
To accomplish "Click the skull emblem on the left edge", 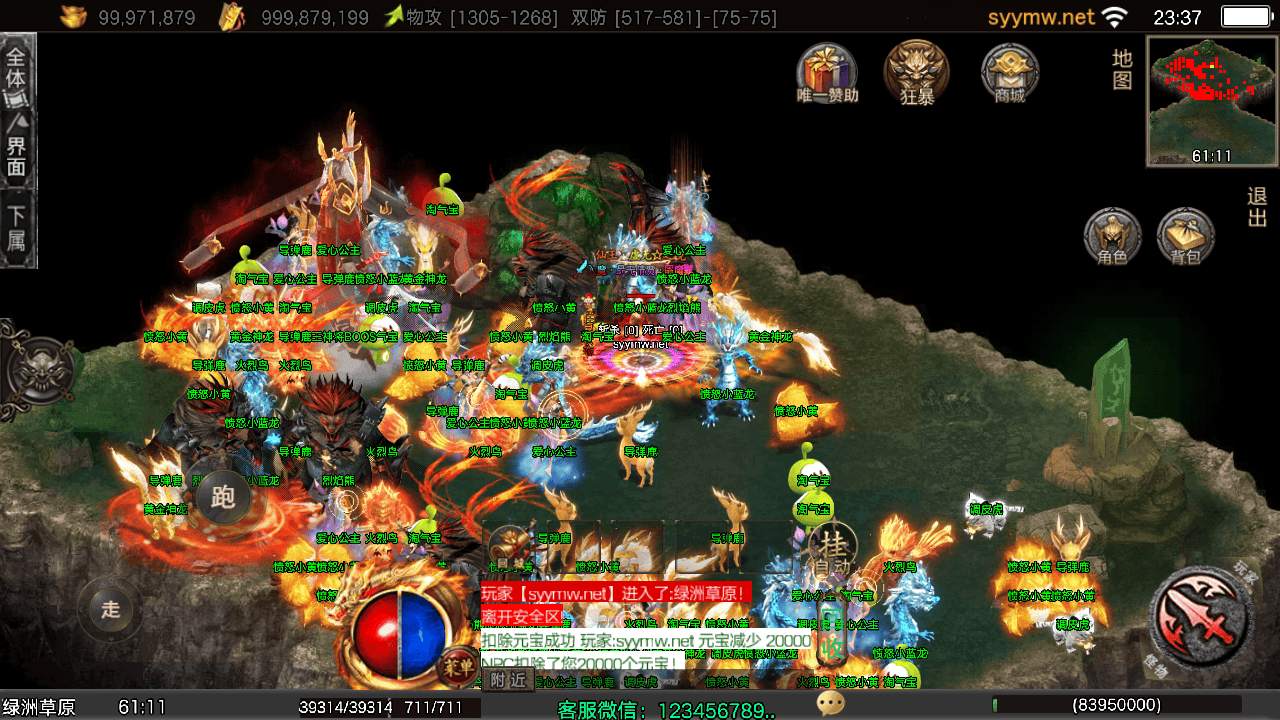I will click(38, 369).
